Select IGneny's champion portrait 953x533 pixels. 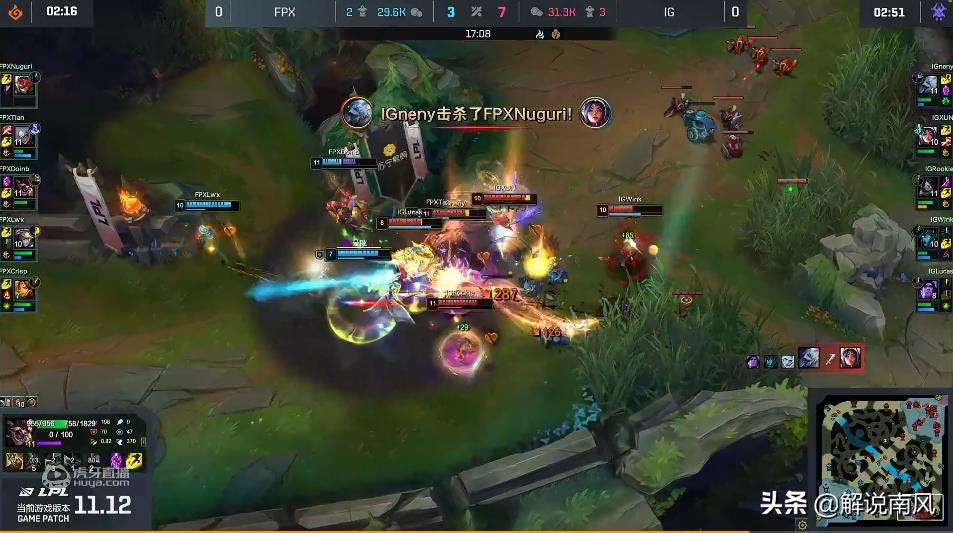click(929, 88)
